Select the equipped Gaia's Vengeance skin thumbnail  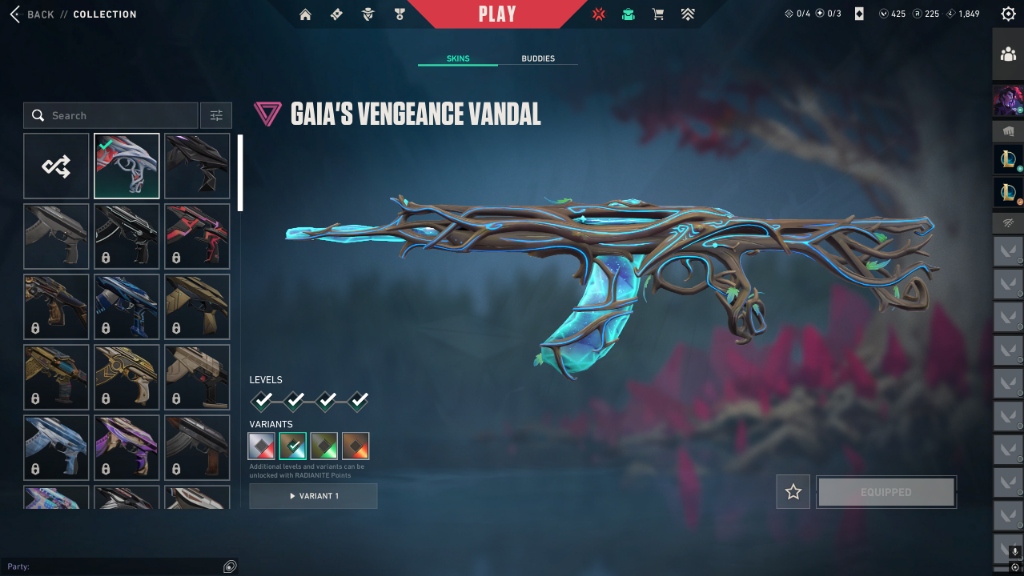(x=127, y=166)
